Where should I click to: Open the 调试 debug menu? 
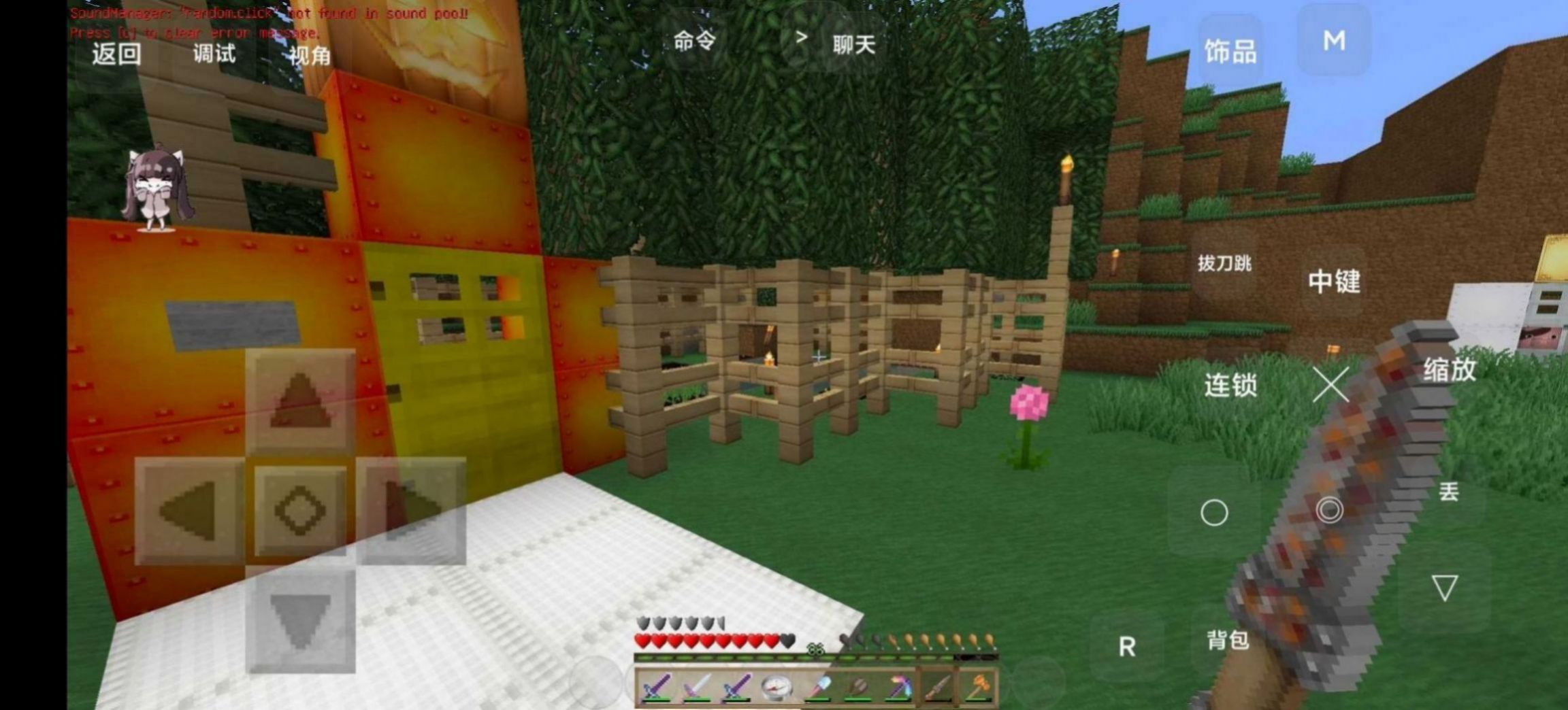tap(214, 55)
